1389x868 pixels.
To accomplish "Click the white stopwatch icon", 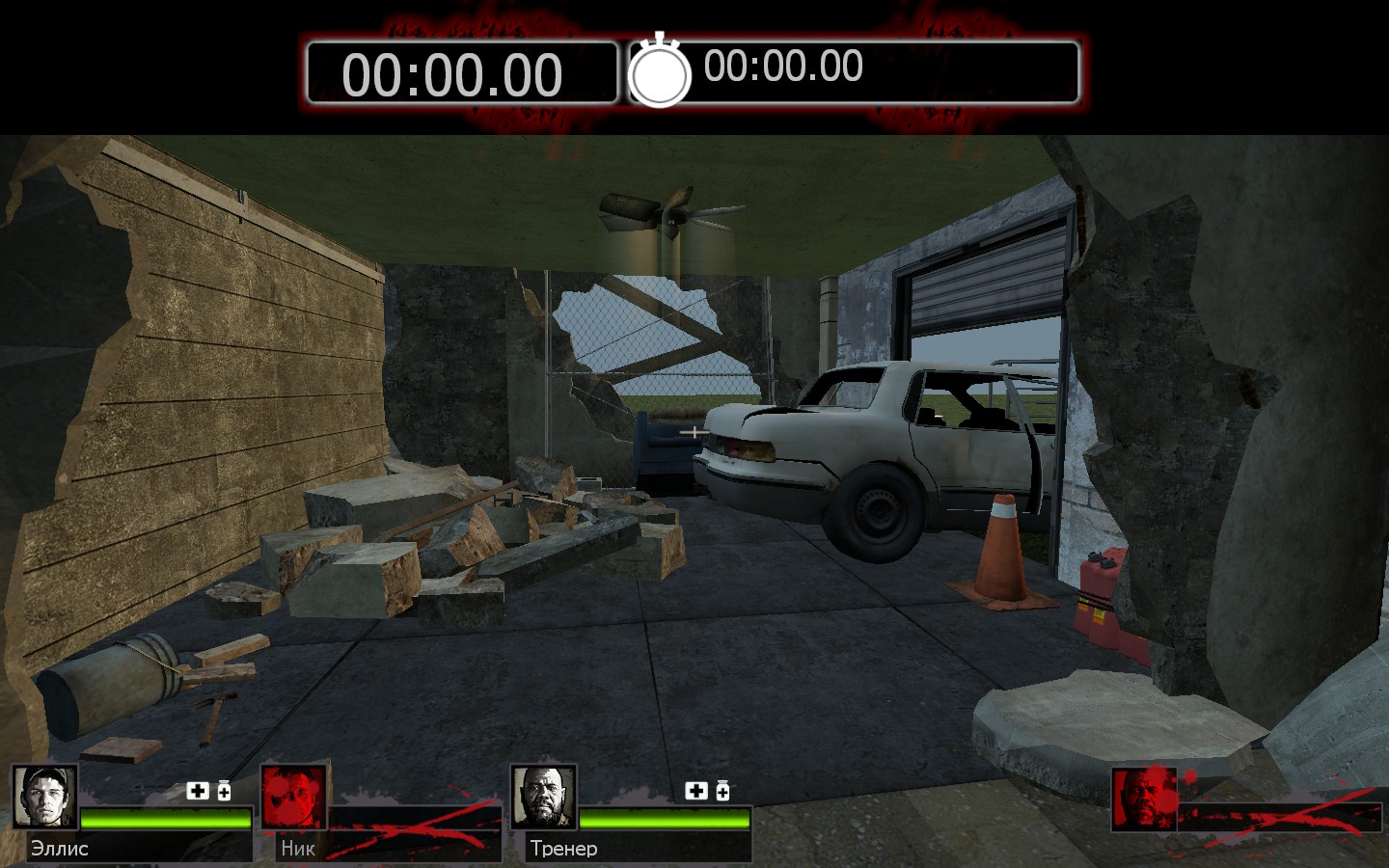I will tap(660, 71).
